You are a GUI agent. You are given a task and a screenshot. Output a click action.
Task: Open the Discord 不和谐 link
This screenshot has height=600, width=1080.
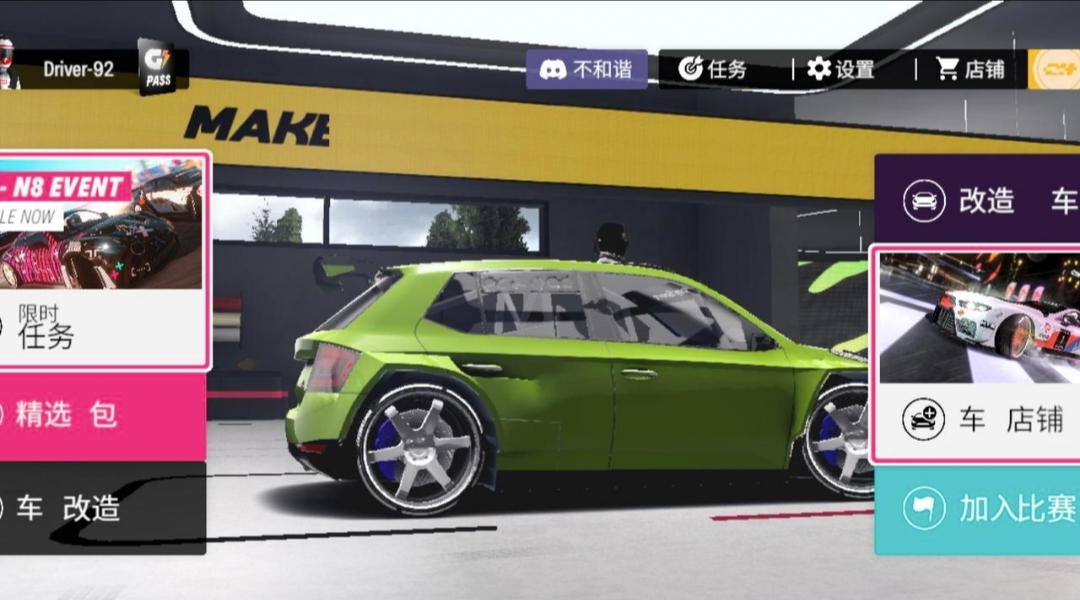click(x=587, y=69)
